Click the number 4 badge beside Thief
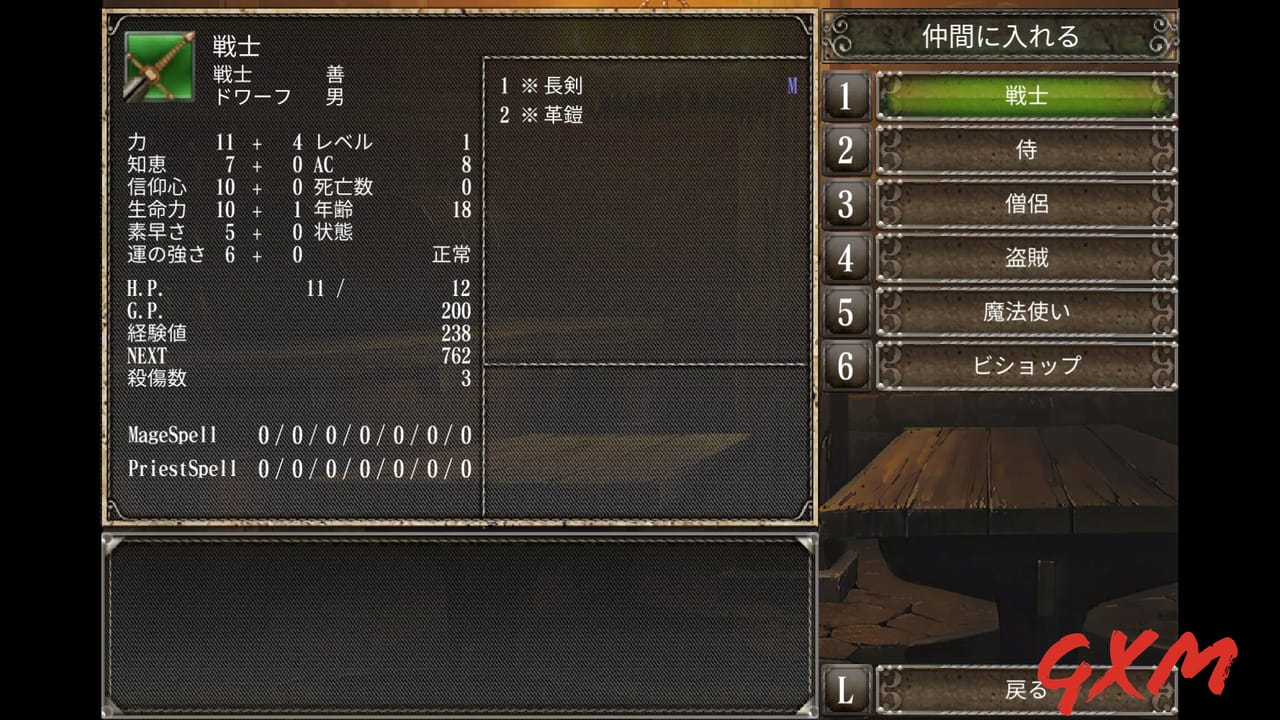Viewport: 1280px width, 720px height. (845, 258)
